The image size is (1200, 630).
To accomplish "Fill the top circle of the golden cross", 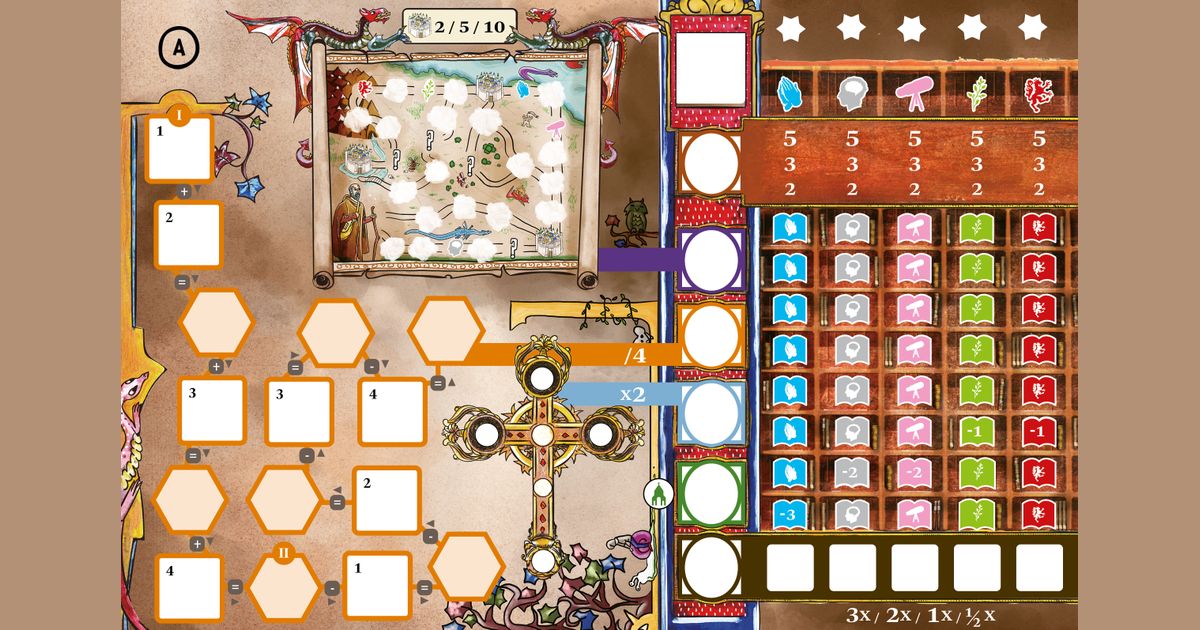I will click(x=542, y=379).
